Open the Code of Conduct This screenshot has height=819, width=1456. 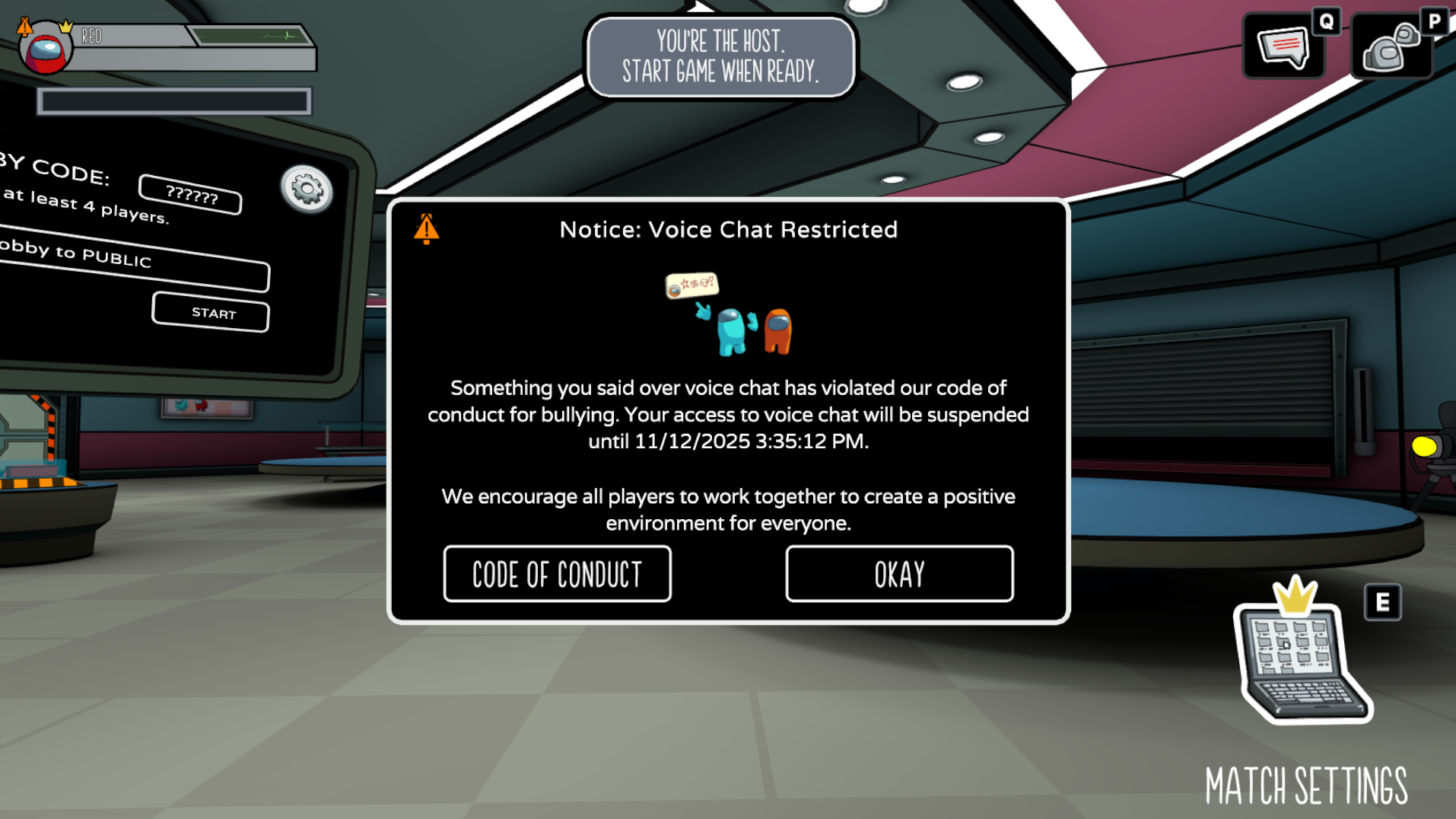pyautogui.click(x=557, y=574)
